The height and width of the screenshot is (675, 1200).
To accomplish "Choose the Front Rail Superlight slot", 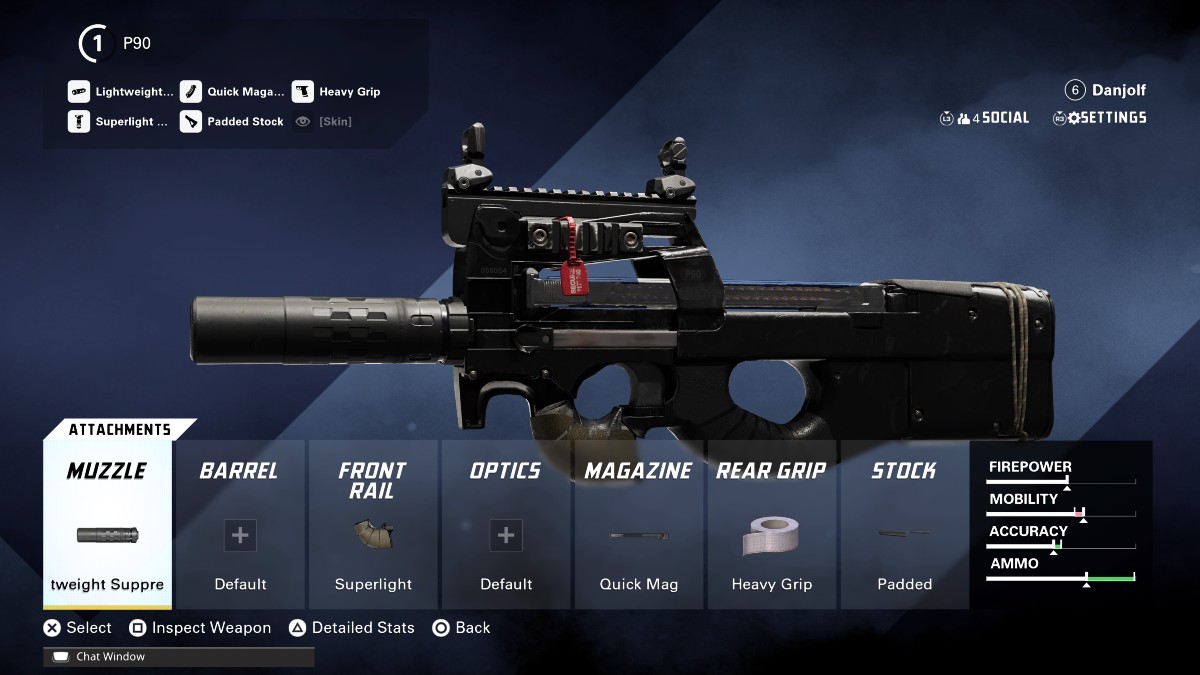I will pyautogui.click(x=373, y=525).
